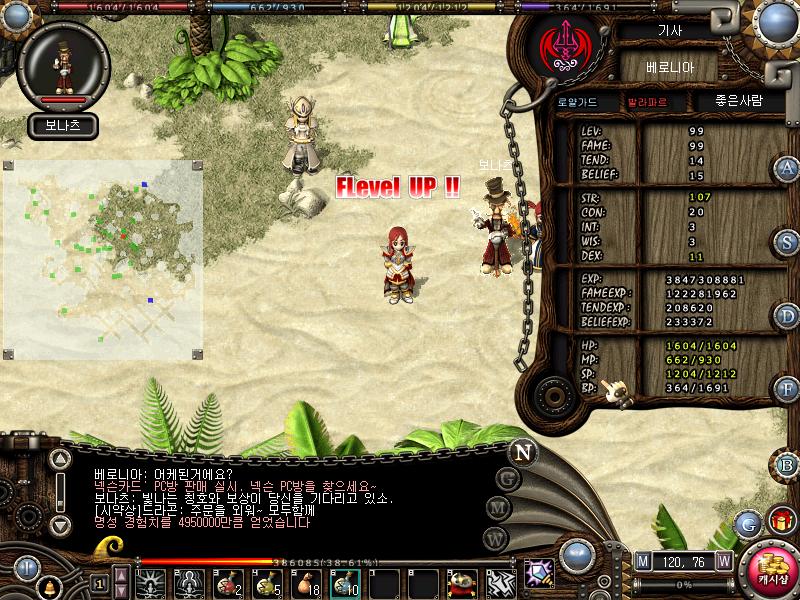Open the 캐시샵 cash shop
Image resolution: width=800 pixels, height=600 pixels.
point(772,572)
